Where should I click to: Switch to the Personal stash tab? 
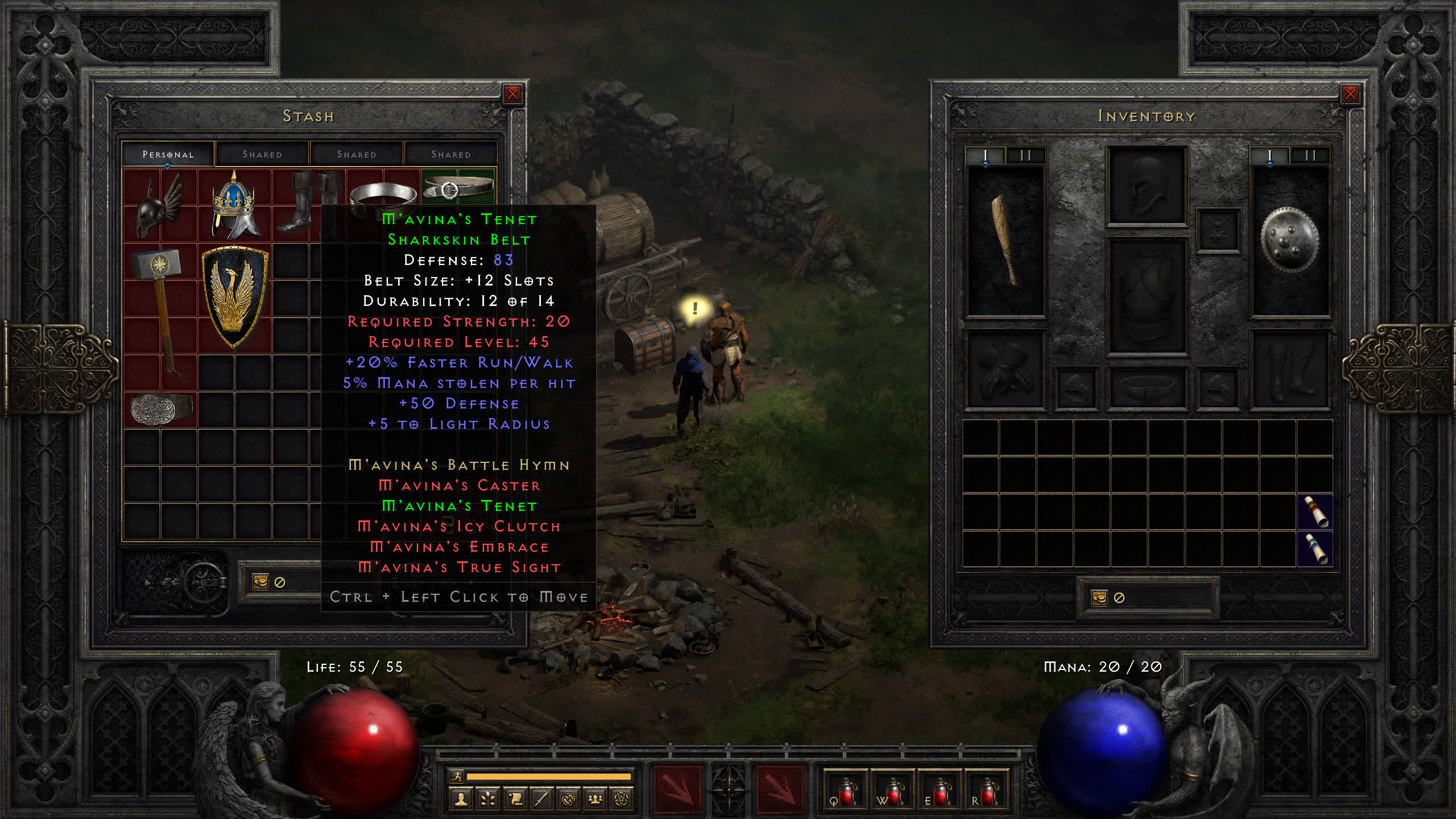[168, 154]
